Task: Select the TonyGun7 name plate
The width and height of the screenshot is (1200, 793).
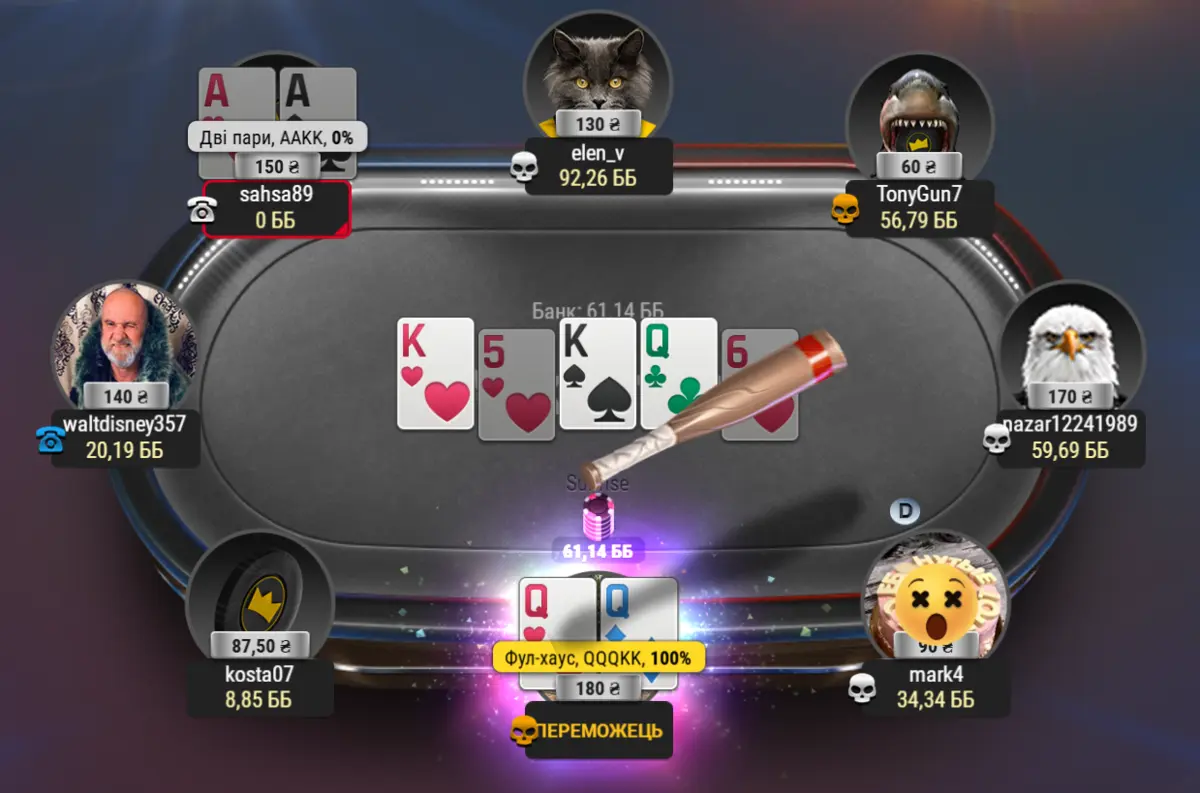Action: point(919,207)
